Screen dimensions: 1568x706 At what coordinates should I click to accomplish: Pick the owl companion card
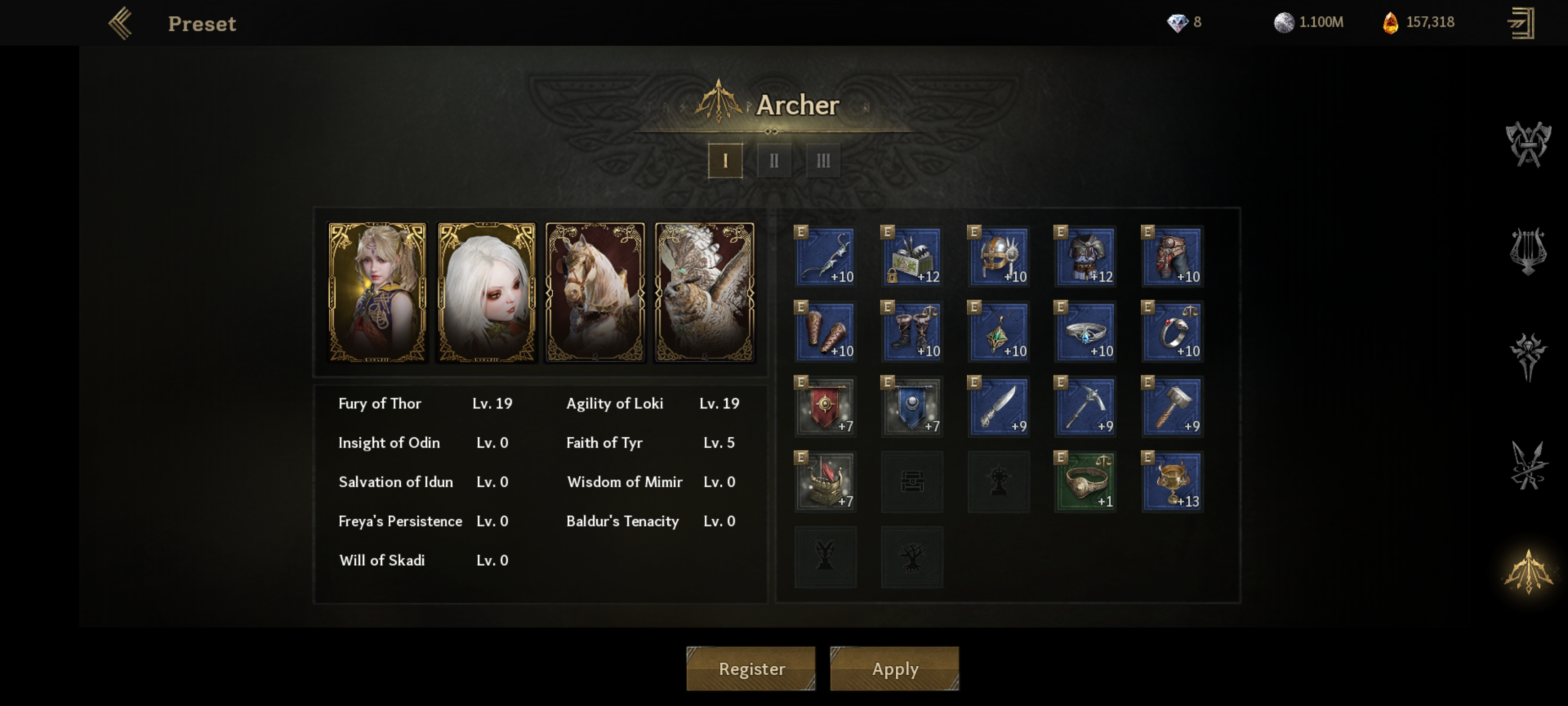click(704, 292)
